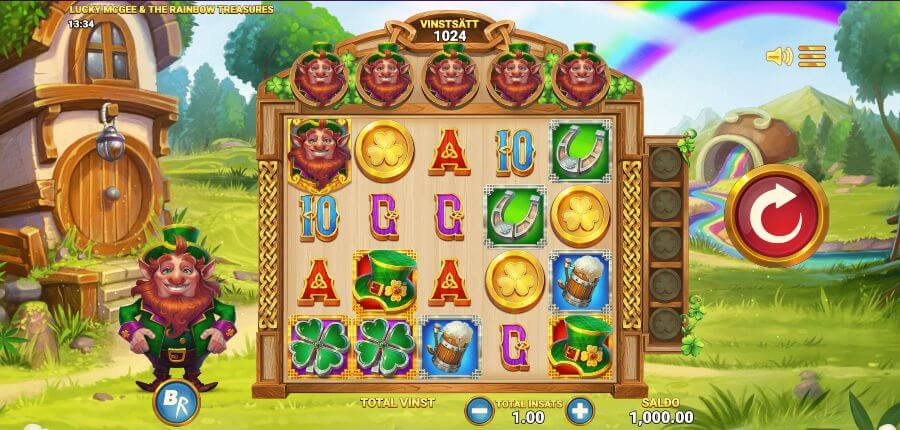Spin the reels with the red arrow button
Viewport: 900px width, 430px height.
[x=776, y=215]
